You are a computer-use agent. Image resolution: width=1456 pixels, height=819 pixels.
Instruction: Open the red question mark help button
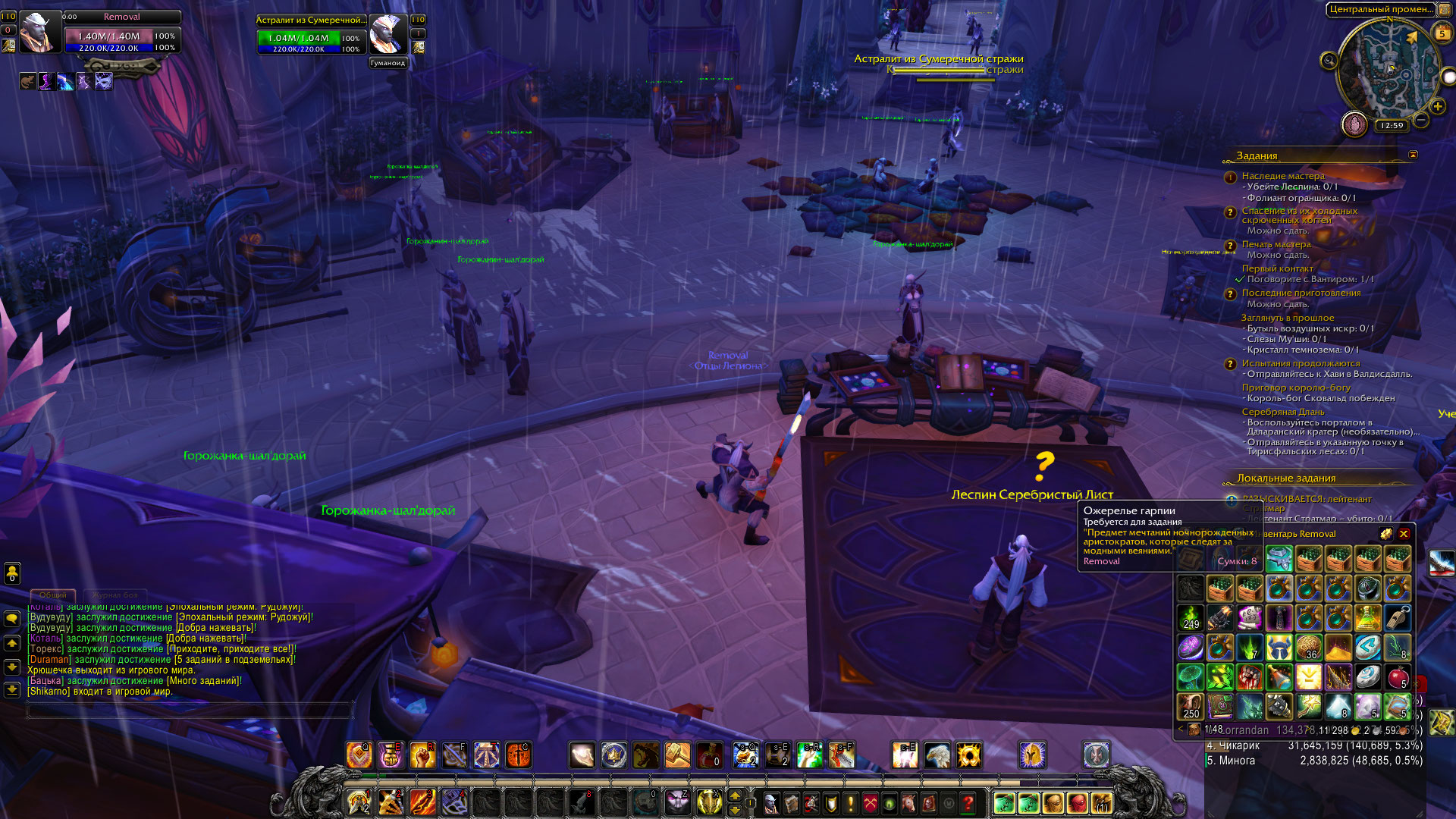click(968, 802)
